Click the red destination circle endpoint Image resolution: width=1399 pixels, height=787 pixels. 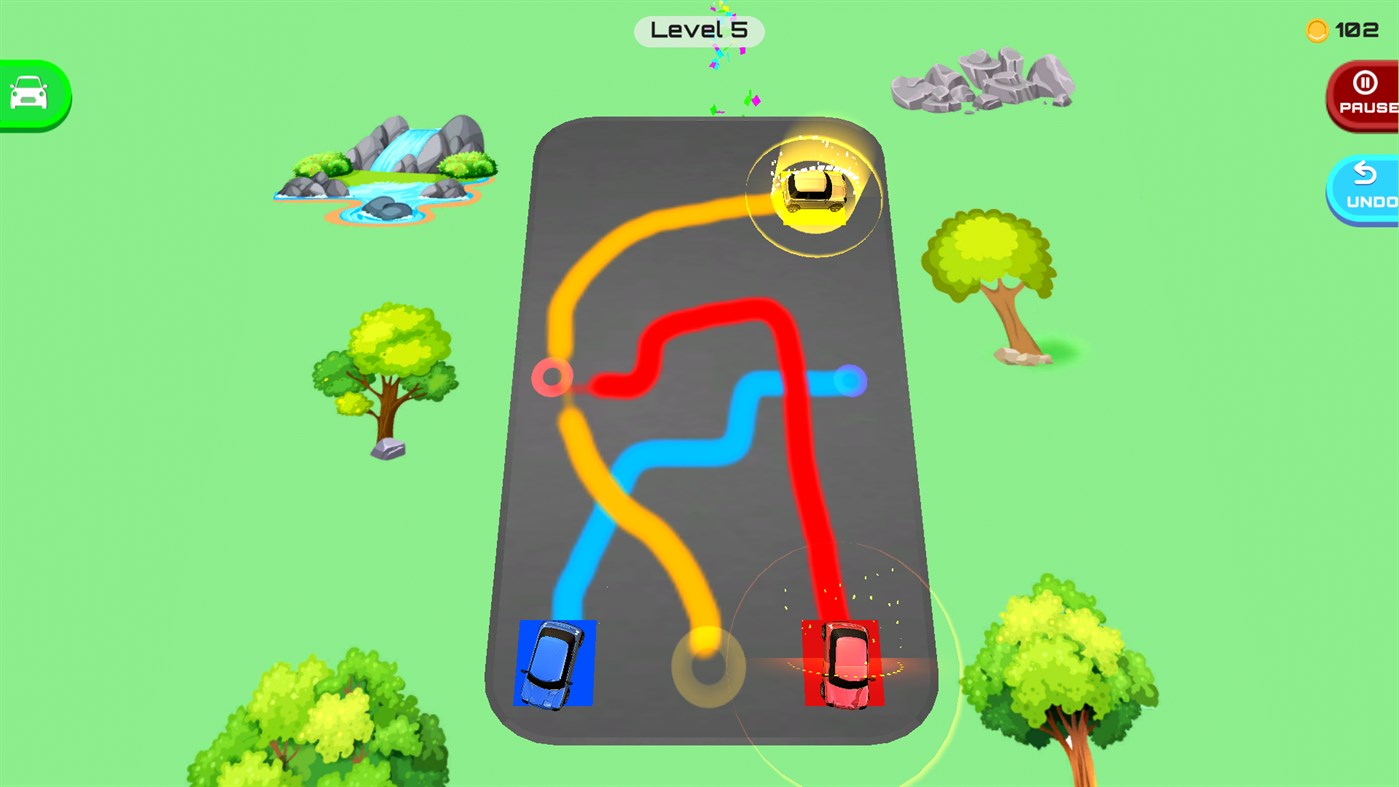(551, 377)
